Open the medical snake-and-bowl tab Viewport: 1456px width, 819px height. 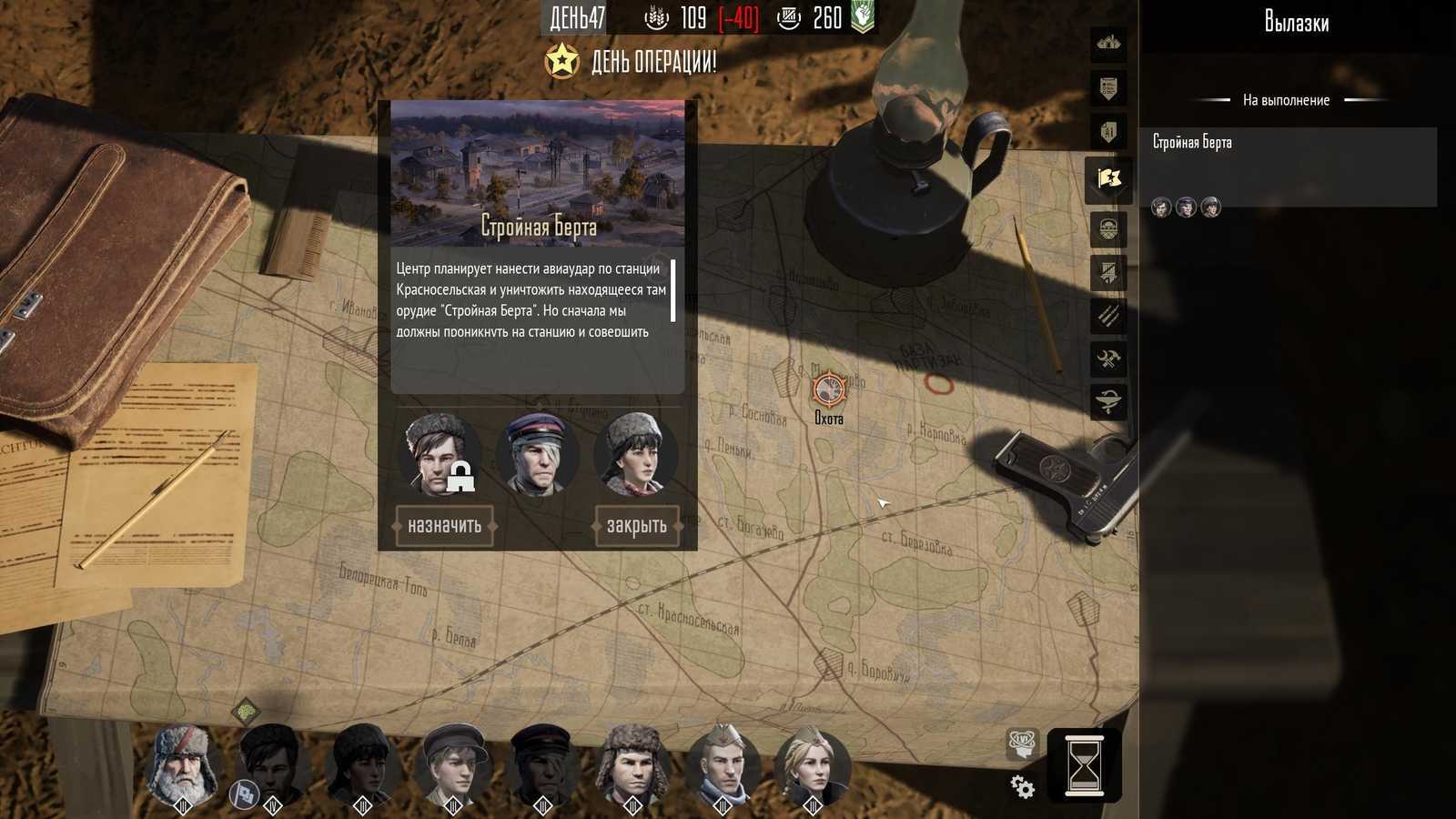[x=1108, y=402]
